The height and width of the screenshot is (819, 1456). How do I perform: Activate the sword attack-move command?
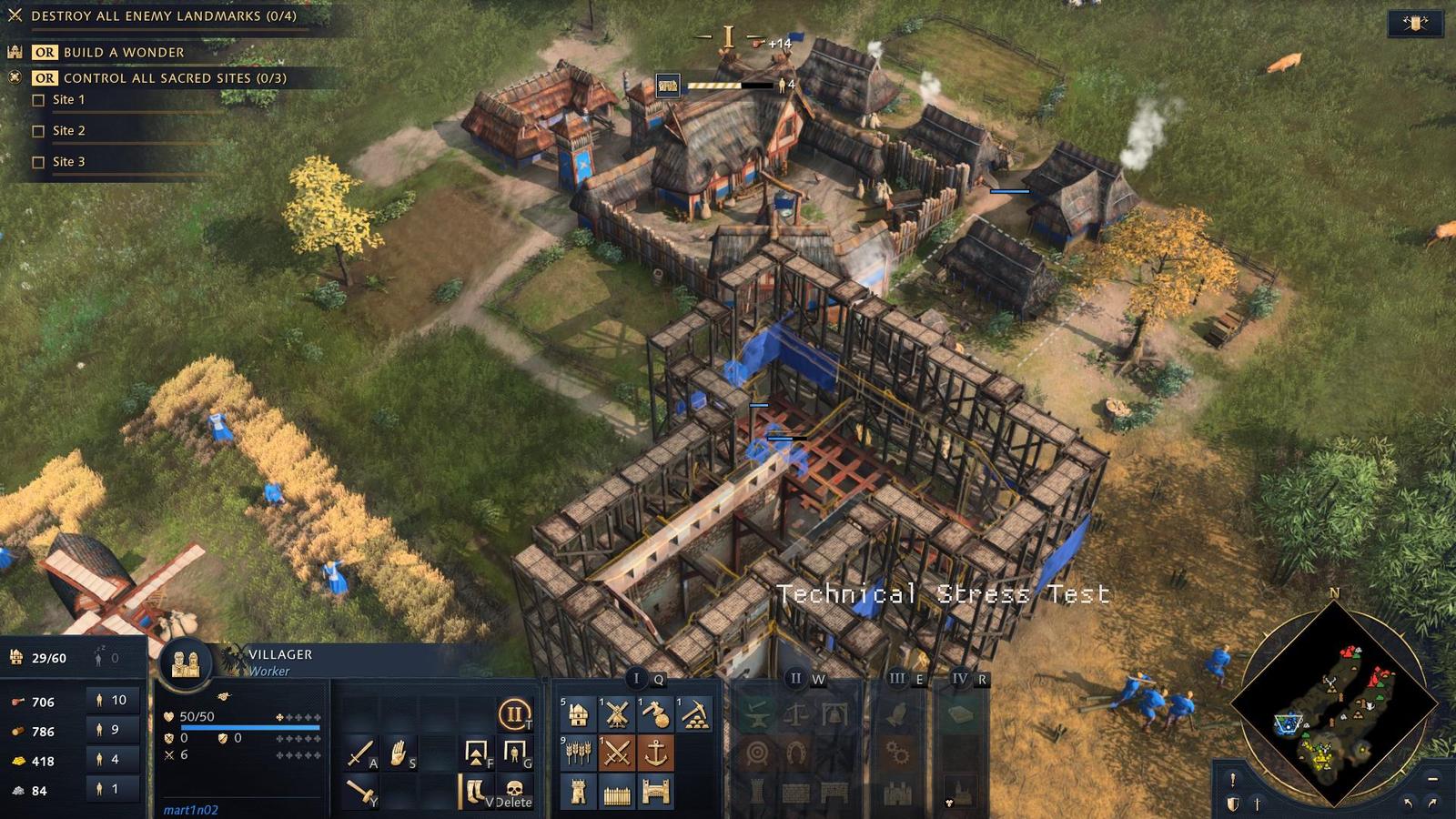tap(360, 753)
